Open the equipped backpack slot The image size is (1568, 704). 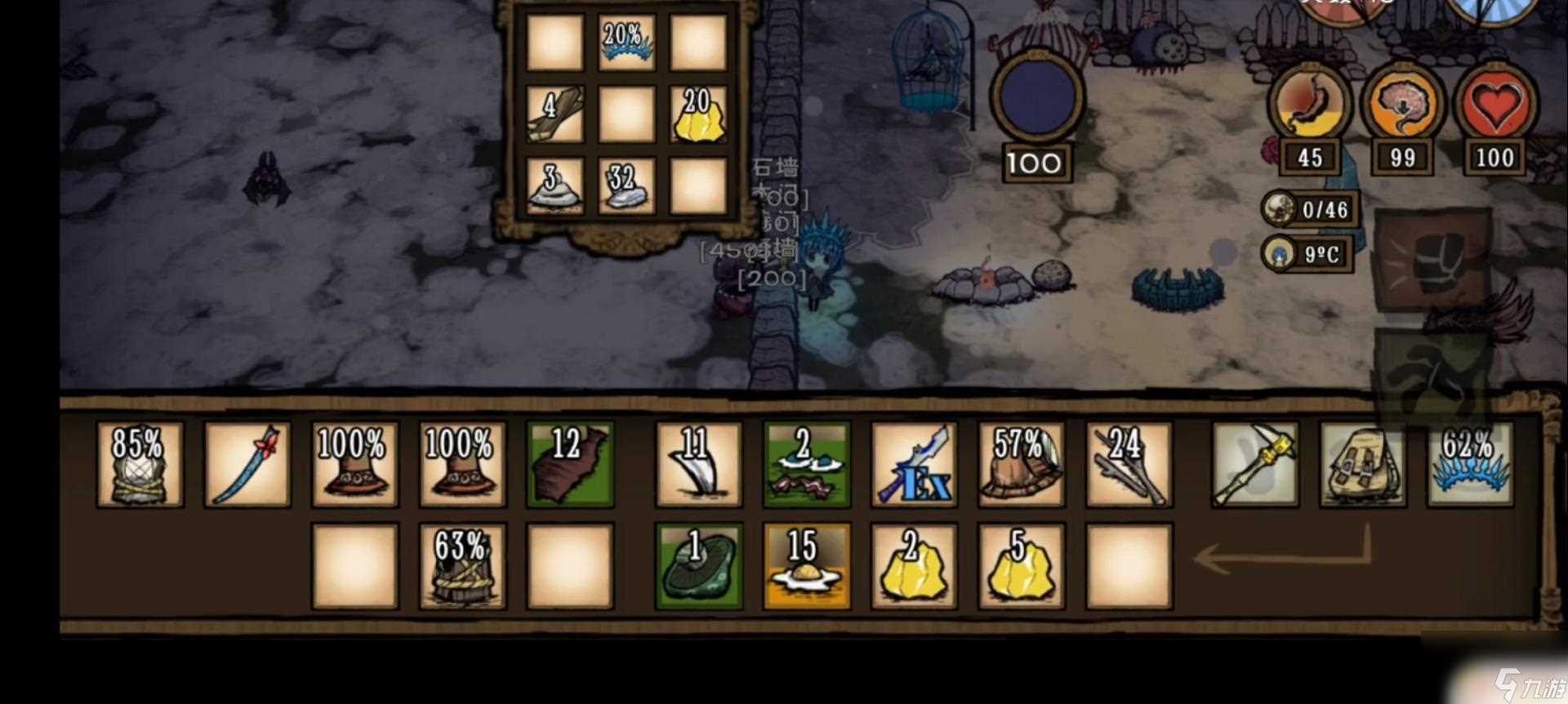(1362, 464)
